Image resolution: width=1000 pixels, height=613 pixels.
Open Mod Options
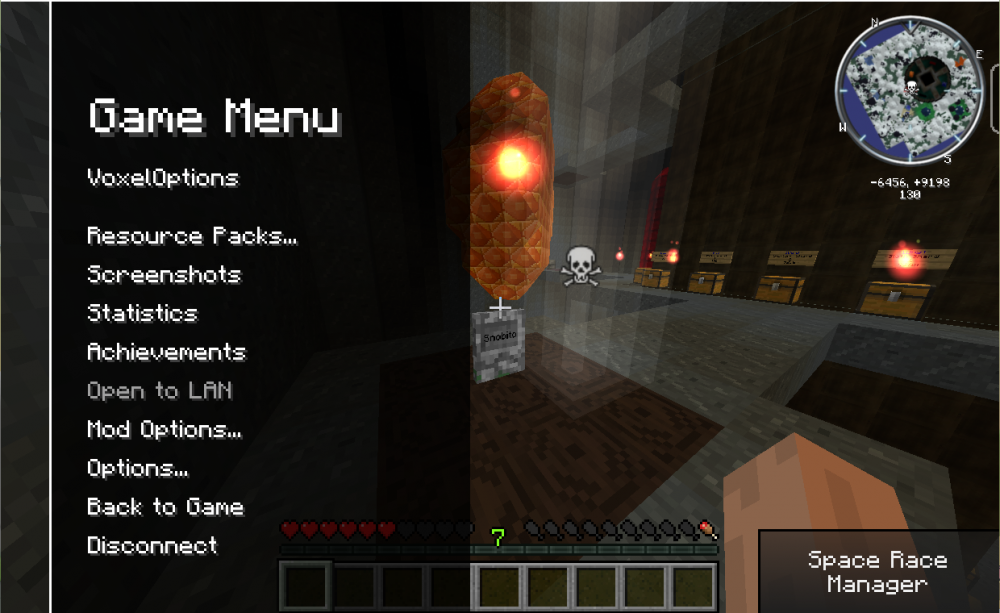pos(164,430)
